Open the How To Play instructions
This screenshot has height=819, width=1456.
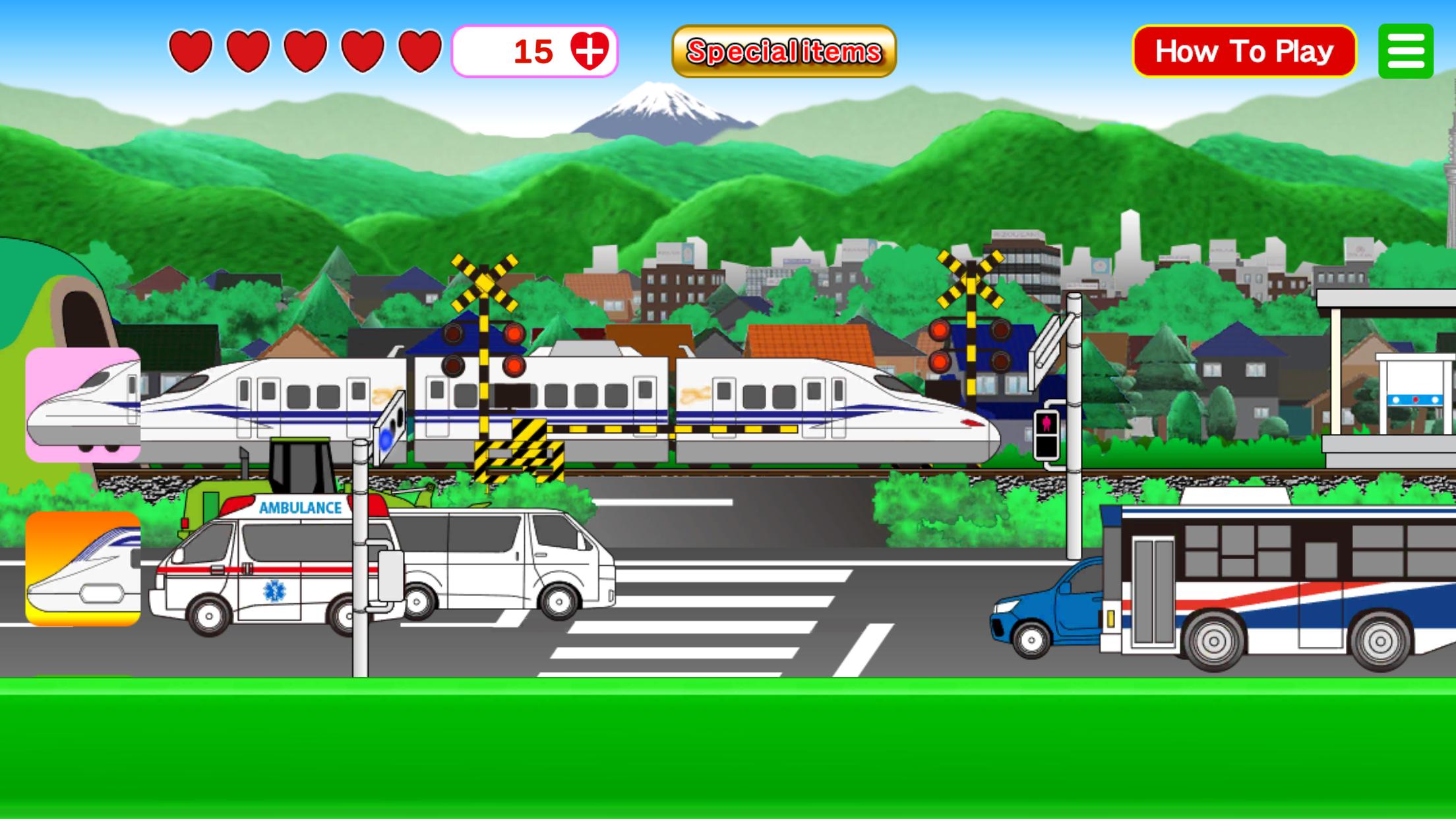coord(1244,51)
